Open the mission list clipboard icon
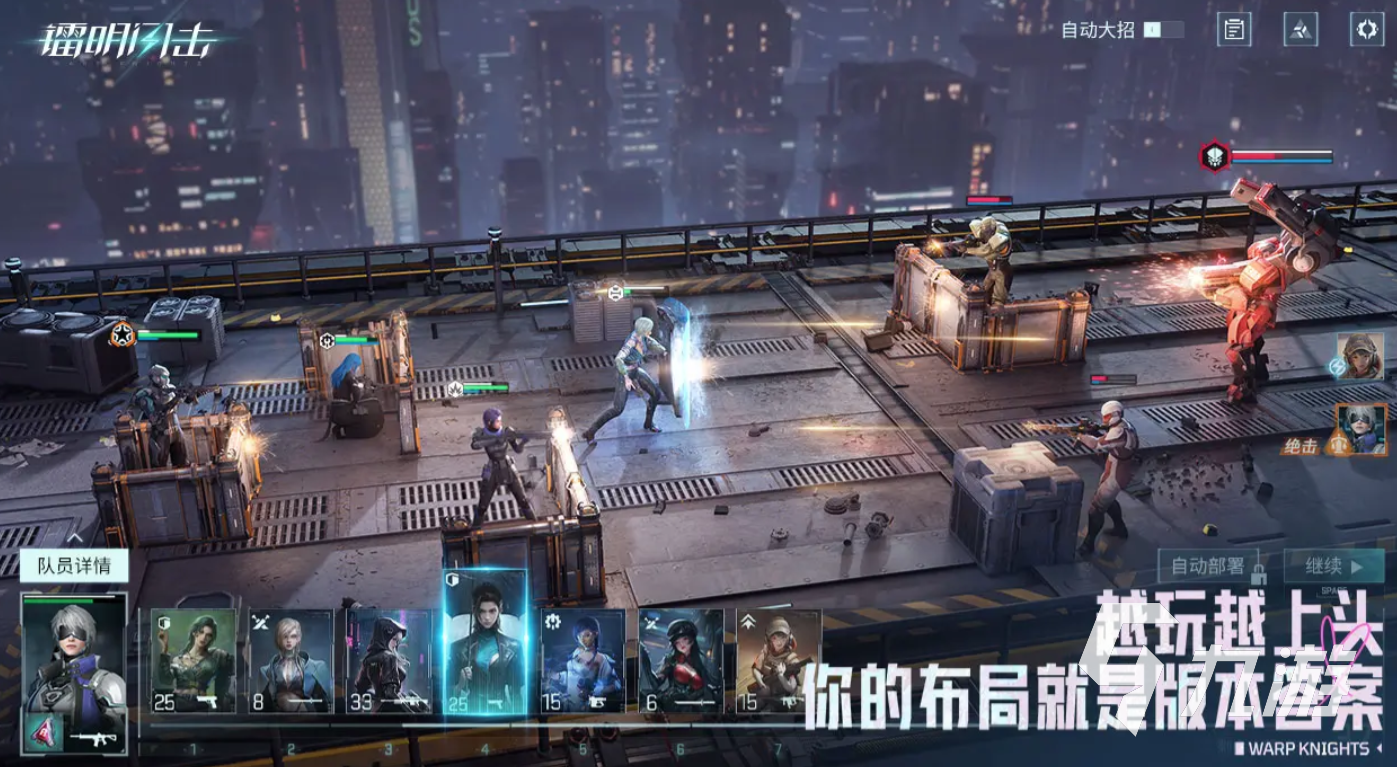The height and width of the screenshot is (767, 1397). [x=1234, y=29]
